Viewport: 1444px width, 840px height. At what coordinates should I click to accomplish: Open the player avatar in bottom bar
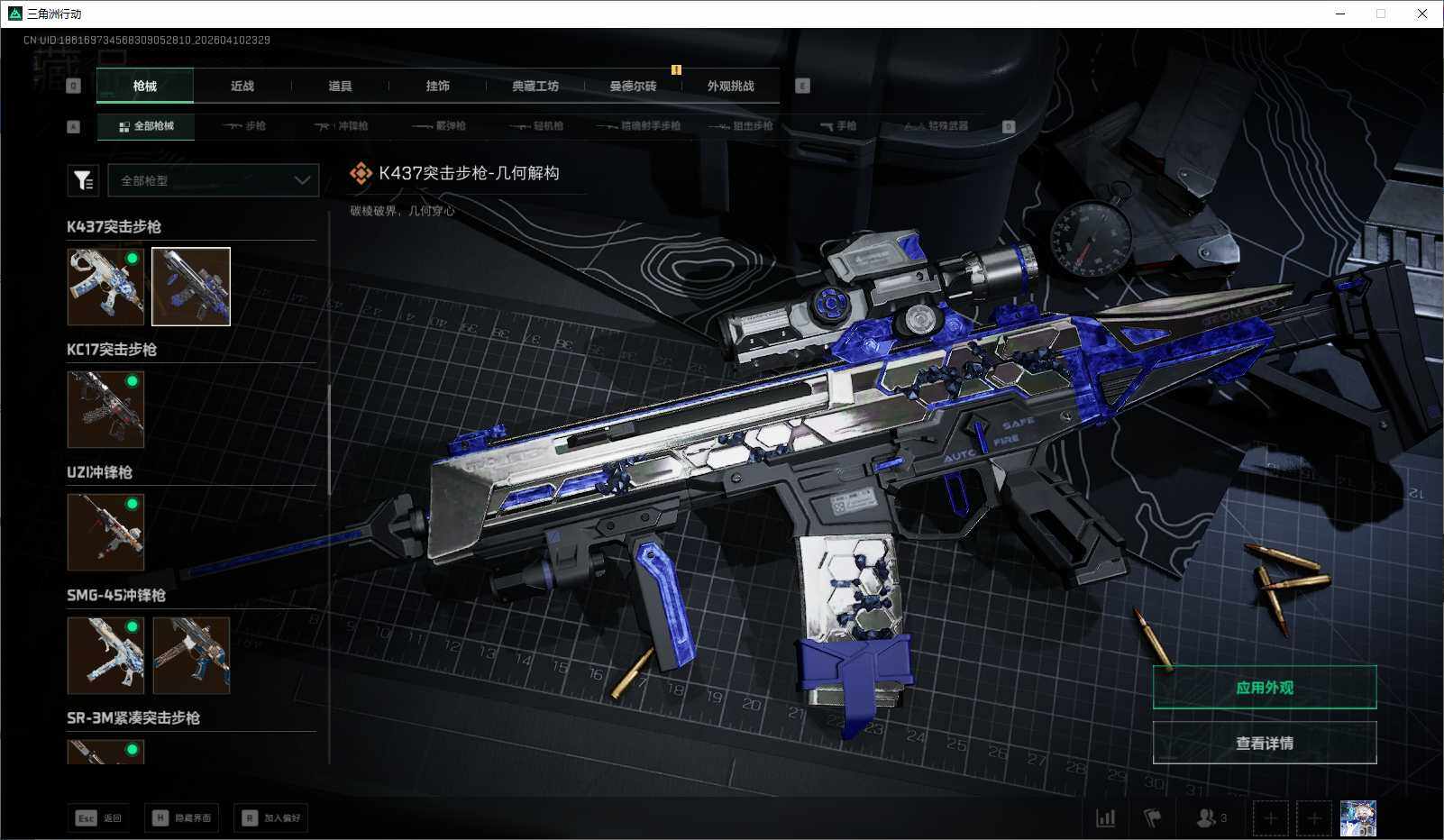1357,818
